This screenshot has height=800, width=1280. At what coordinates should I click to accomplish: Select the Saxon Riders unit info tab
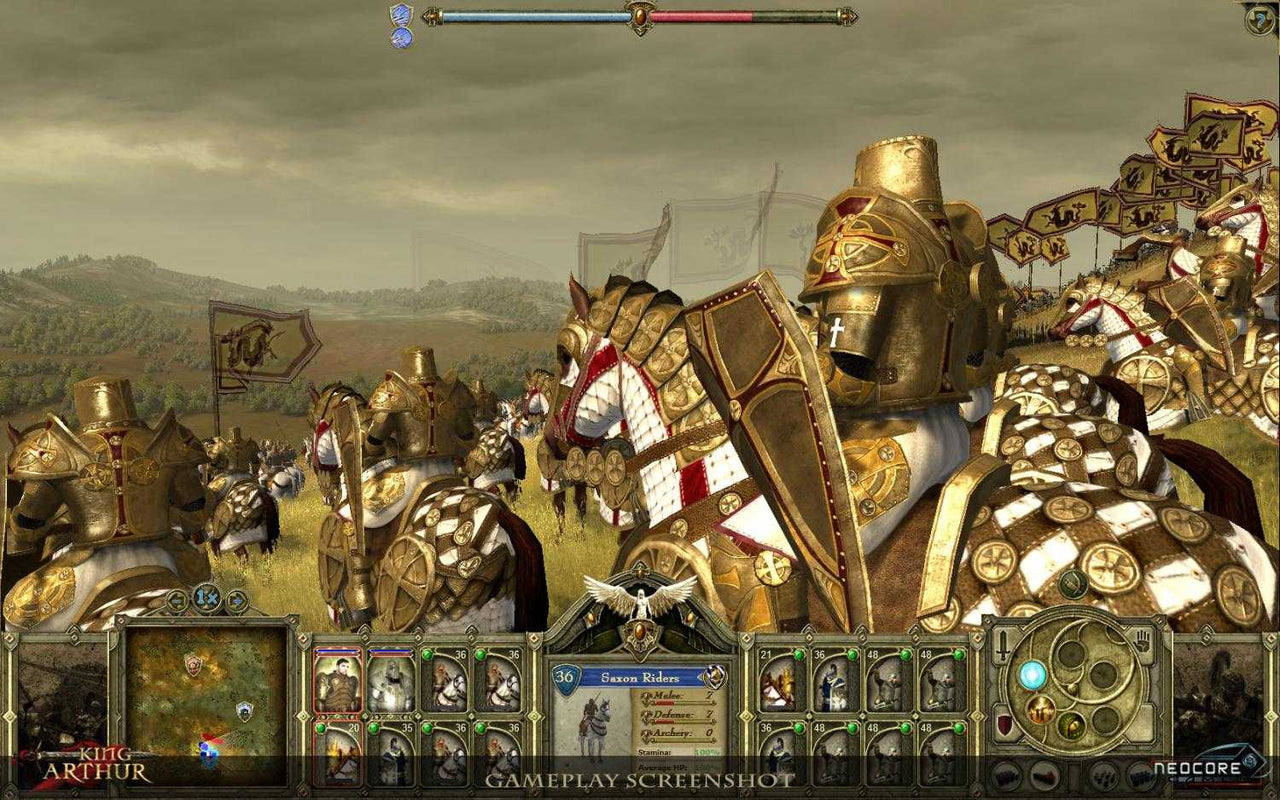[642, 678]
